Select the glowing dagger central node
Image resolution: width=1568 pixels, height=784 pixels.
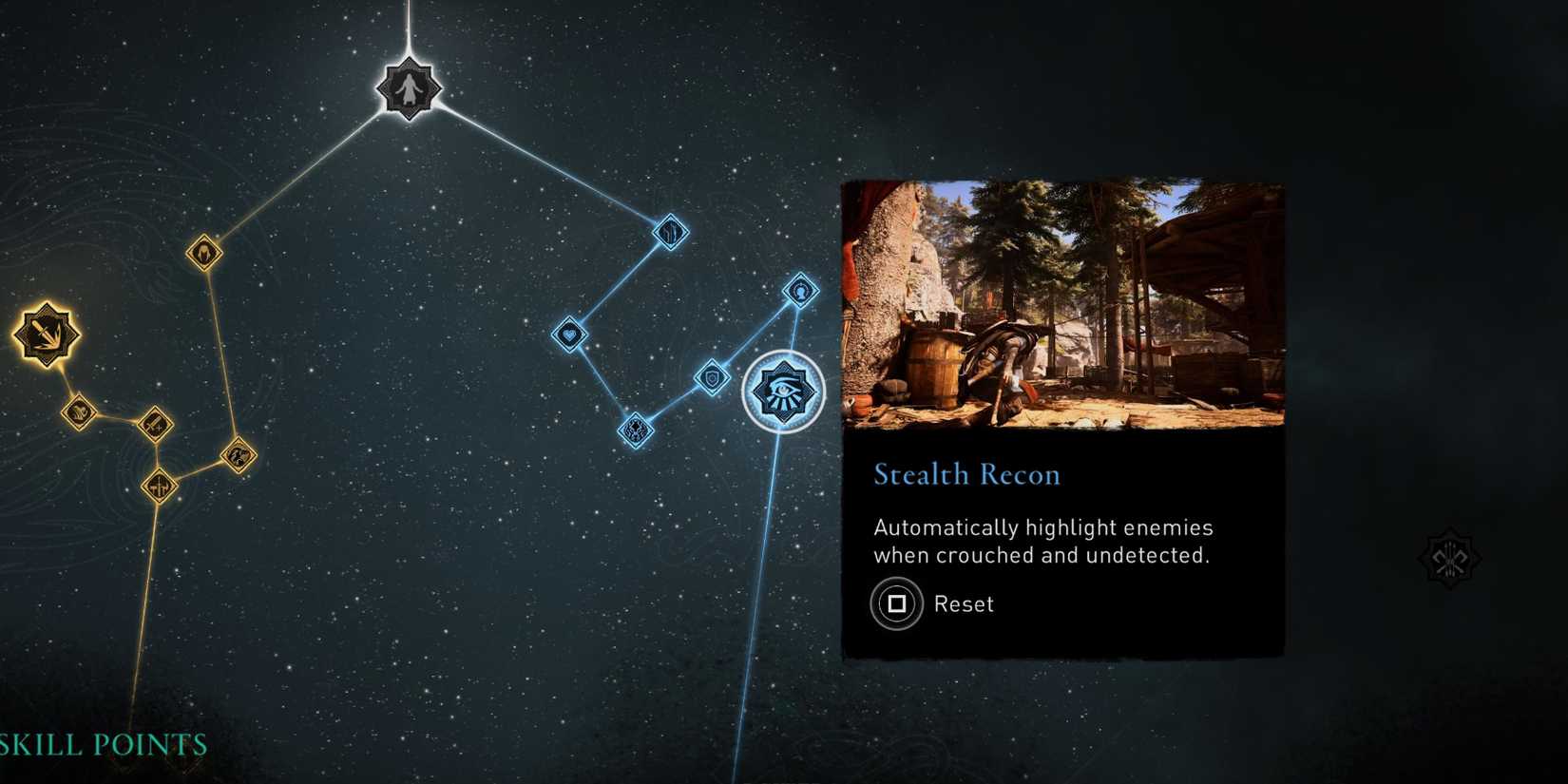coord(45,335)
